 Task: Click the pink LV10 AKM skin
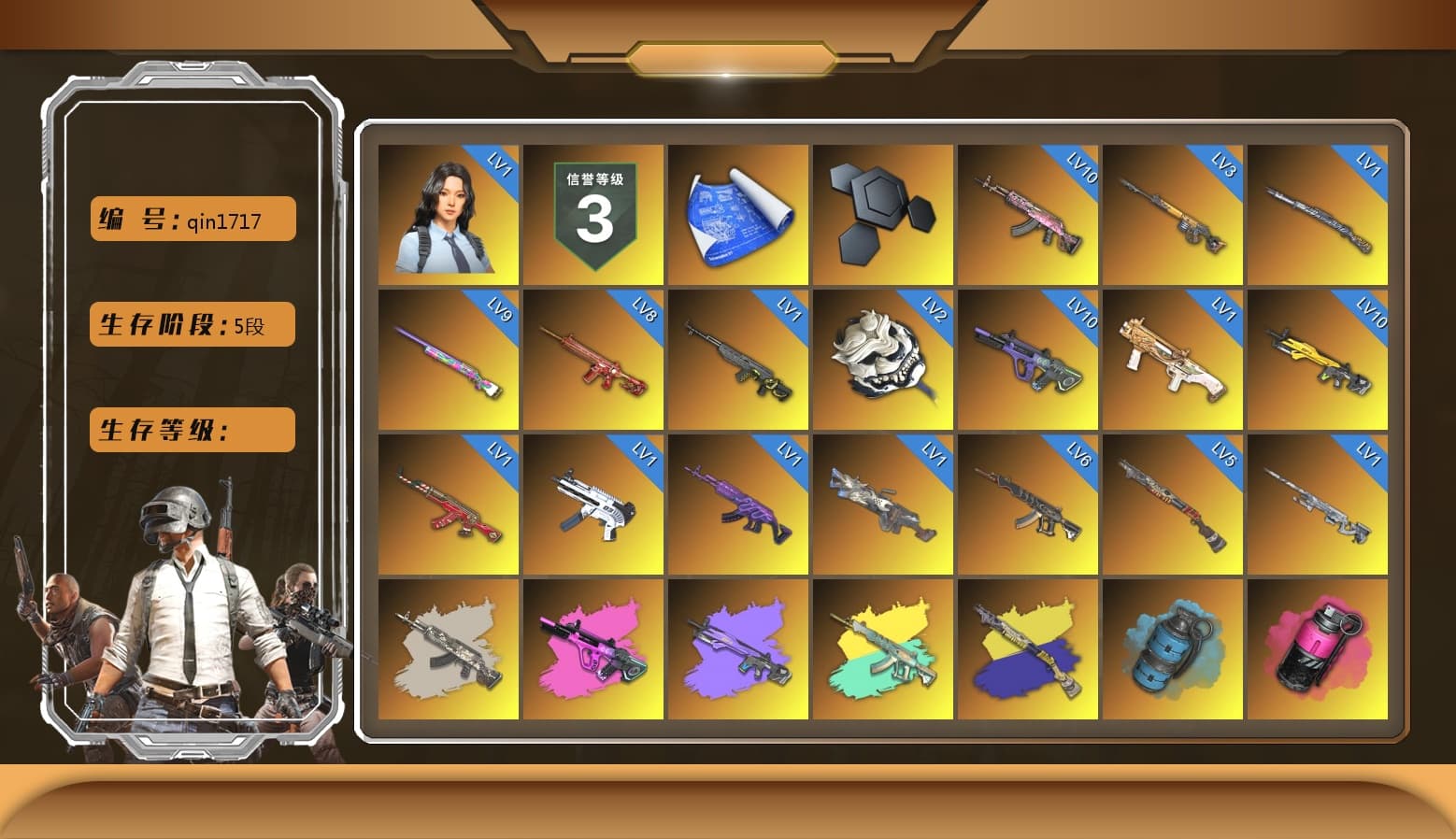(x=1028, y=213)
